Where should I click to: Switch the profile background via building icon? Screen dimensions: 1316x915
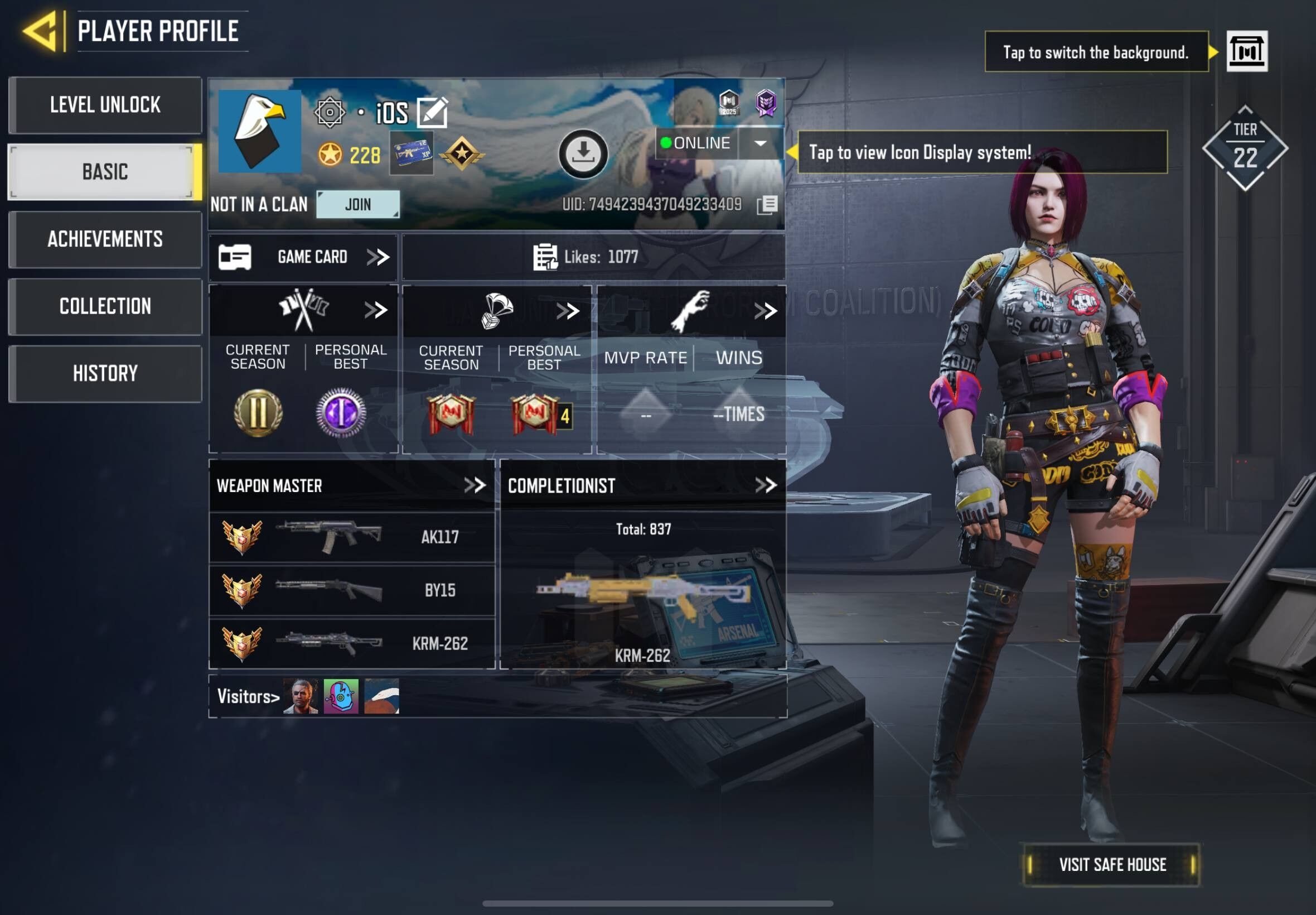pyautogui.click(x=1247, y=51)
